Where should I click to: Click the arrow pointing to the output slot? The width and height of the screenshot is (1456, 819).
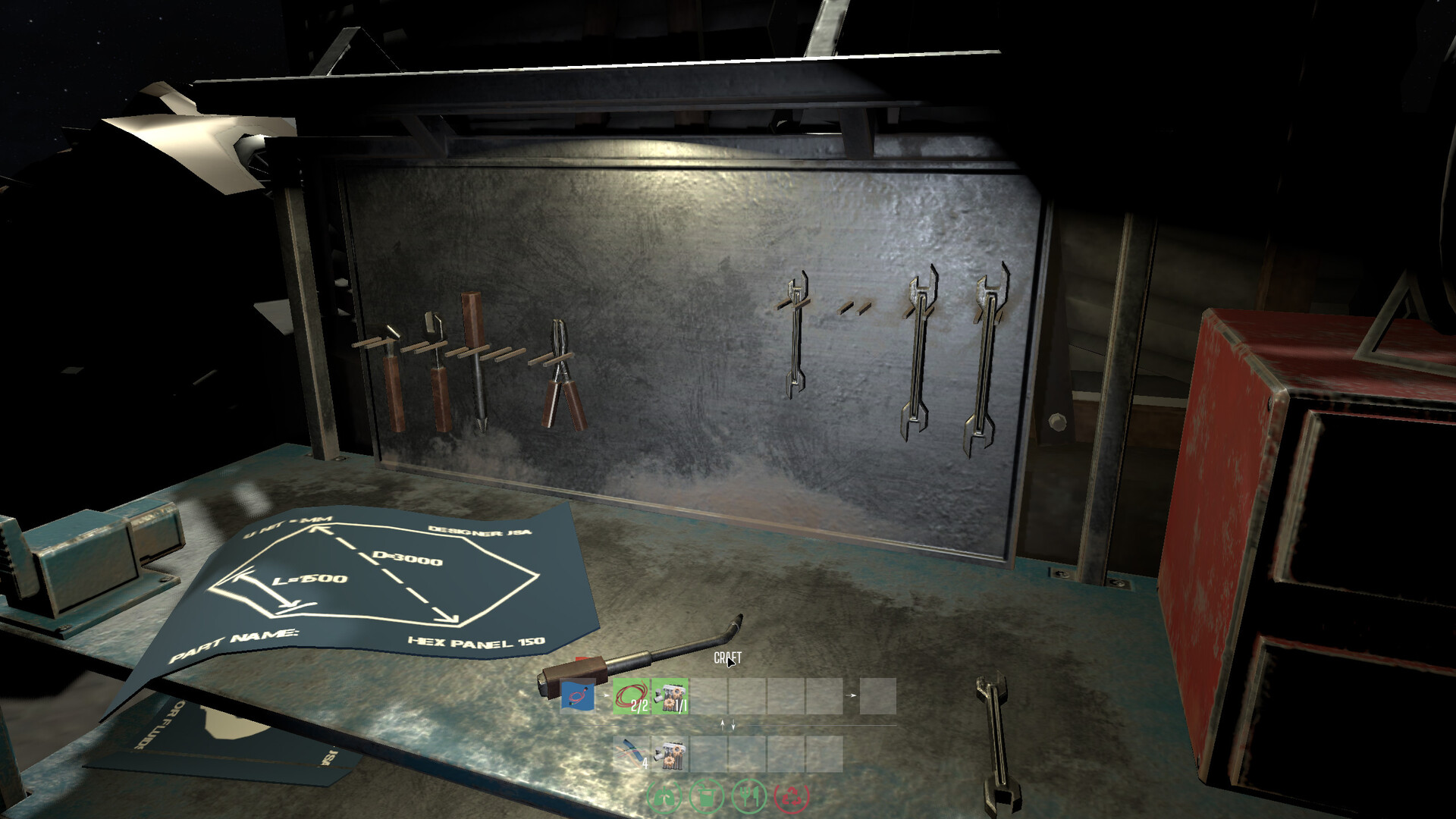click(853, 695)
